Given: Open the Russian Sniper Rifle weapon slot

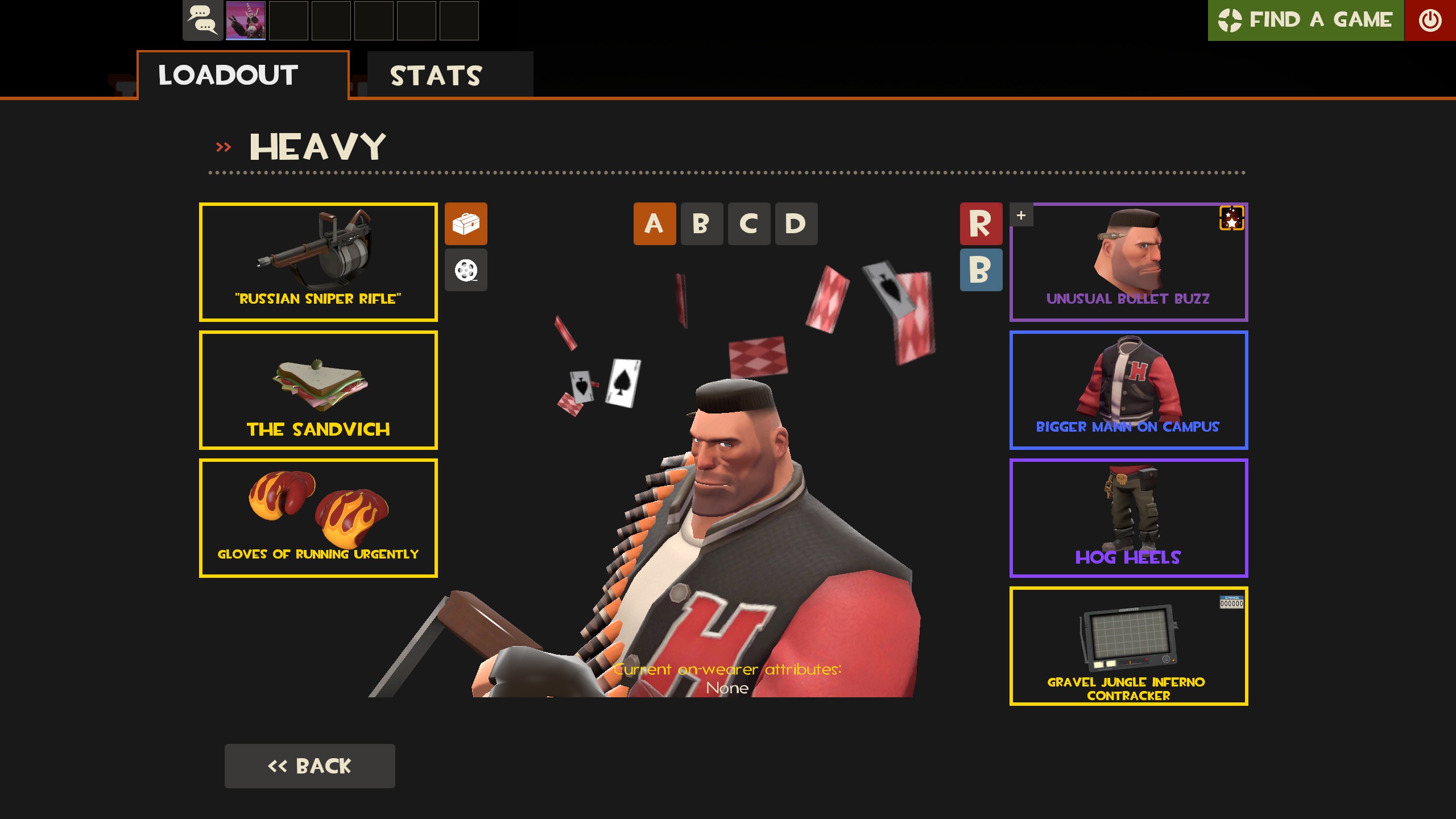Looking at the screenshot, I should click(318, 262).
